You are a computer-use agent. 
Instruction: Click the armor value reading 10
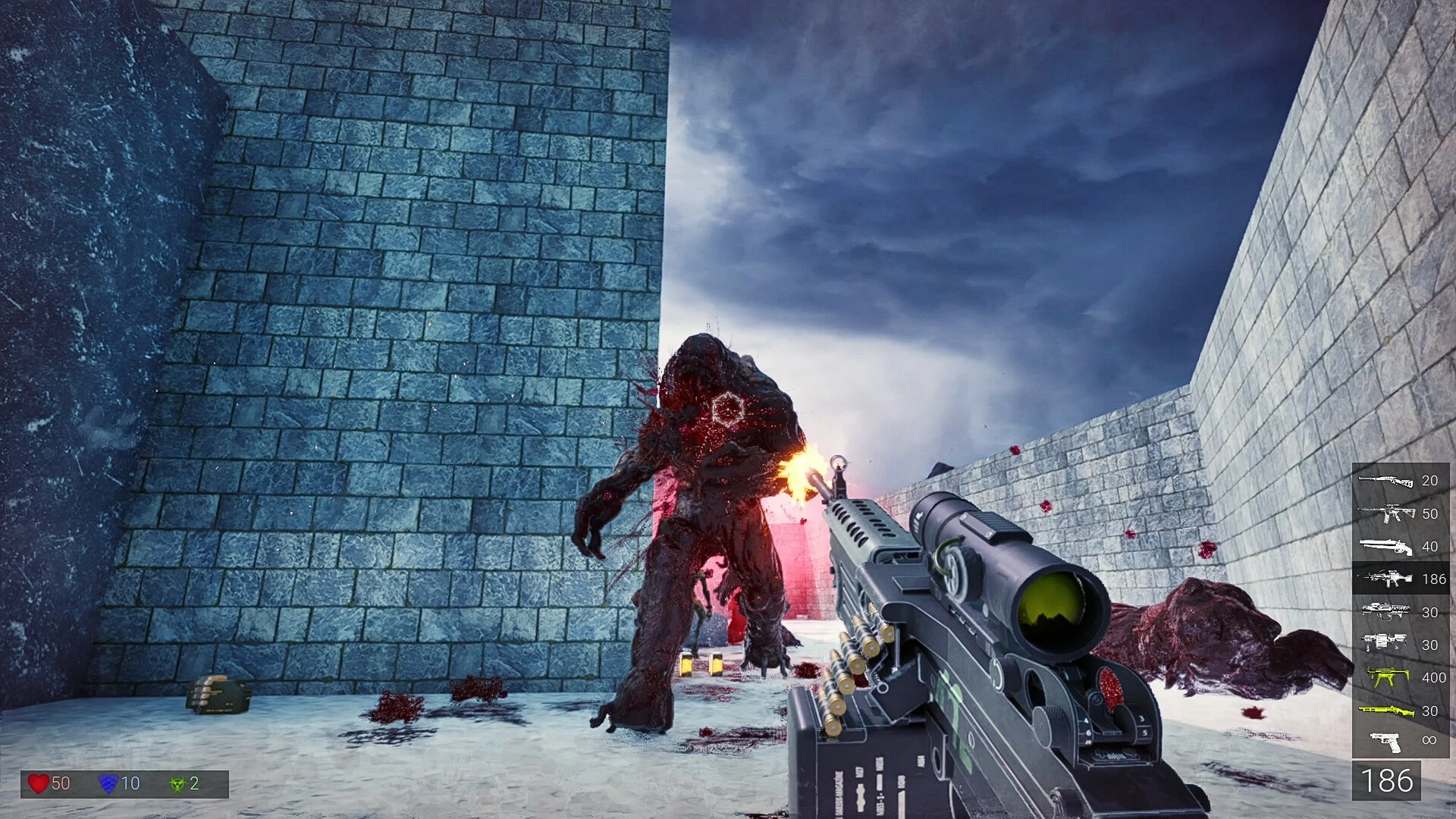[x=130, y=783]
